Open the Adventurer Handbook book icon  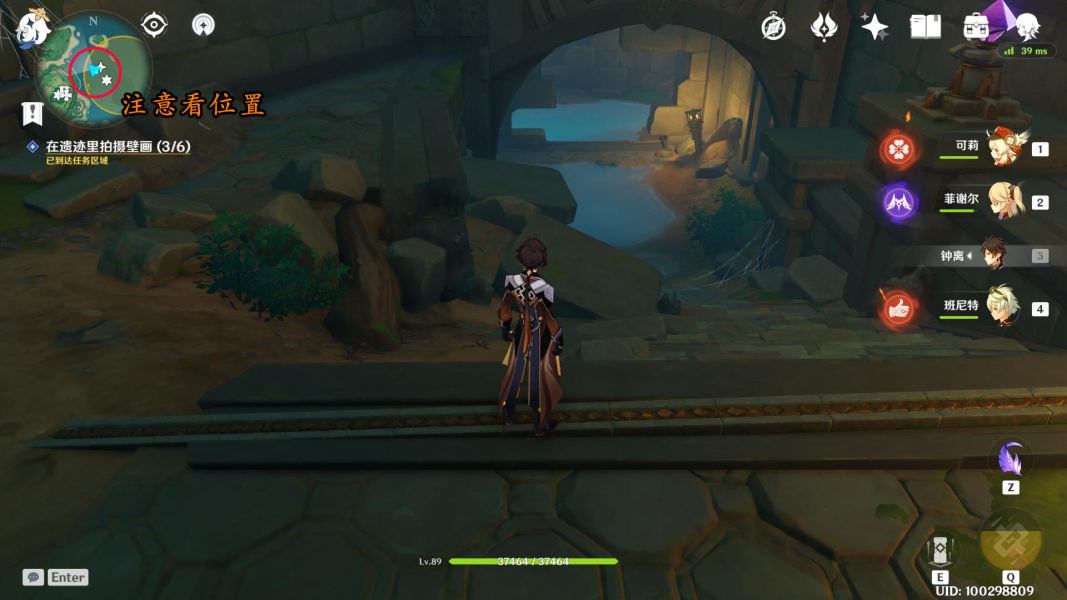(925, 27)
